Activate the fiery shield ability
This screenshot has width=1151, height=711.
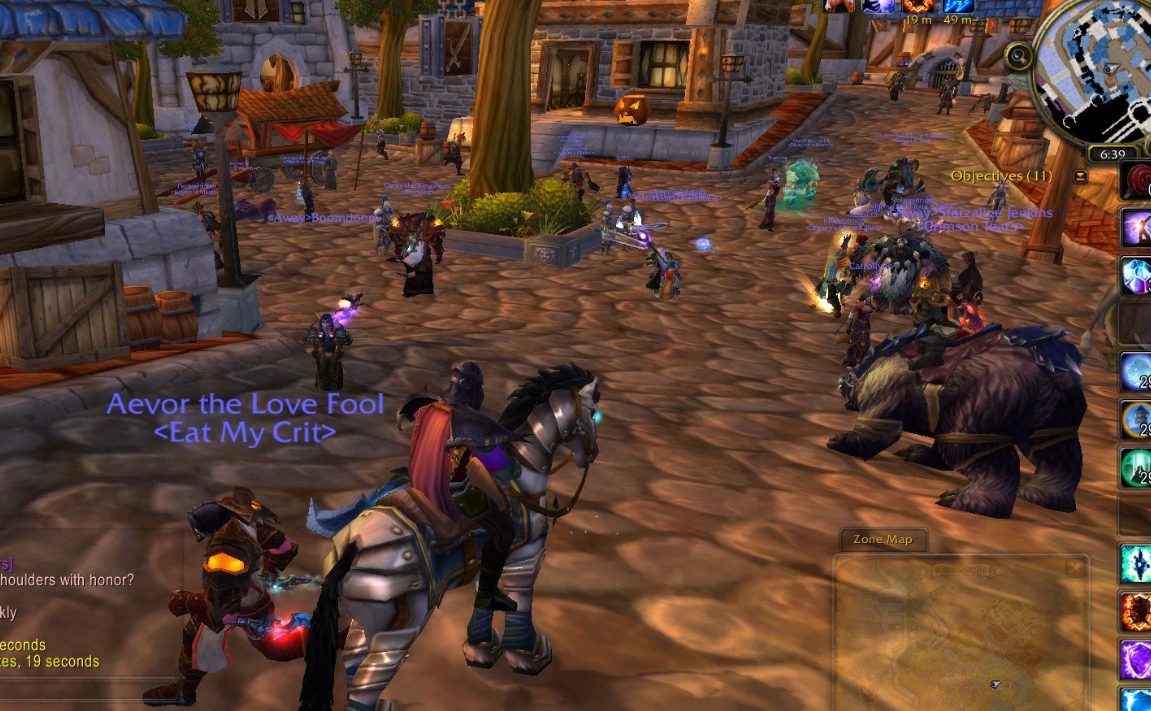click(1137, 610)
